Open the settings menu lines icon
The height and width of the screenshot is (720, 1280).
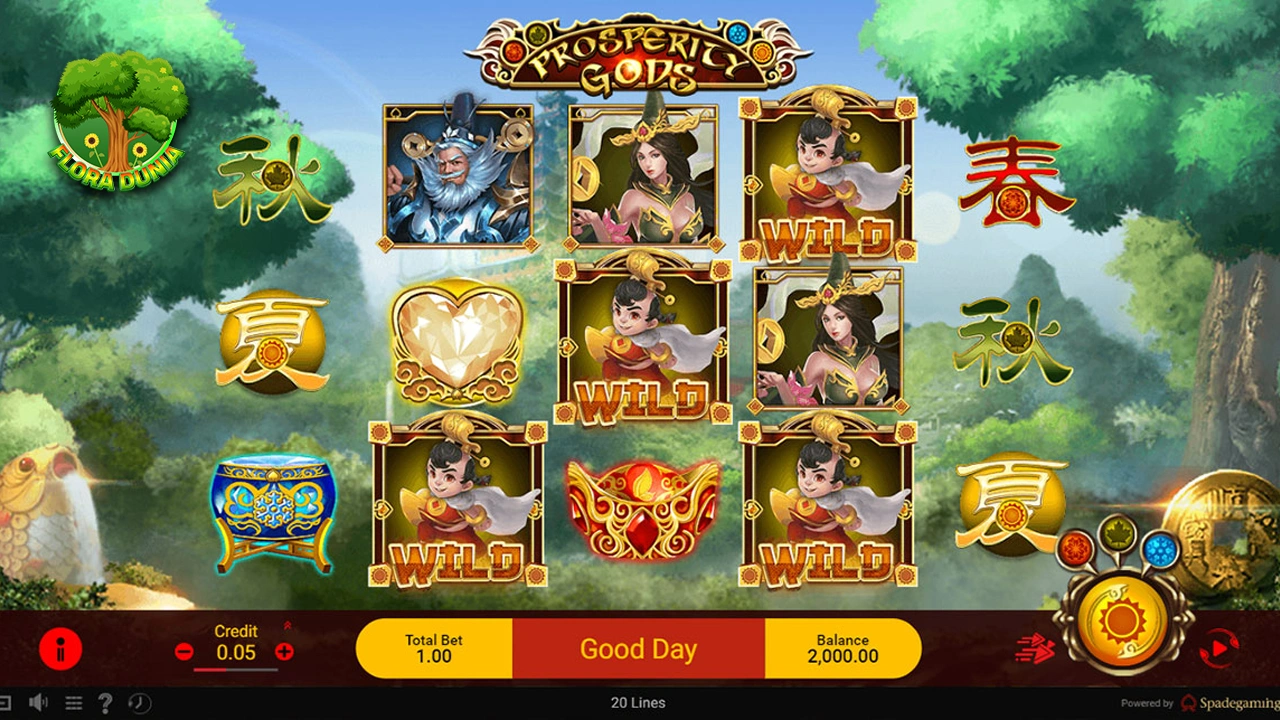(73, 703)
